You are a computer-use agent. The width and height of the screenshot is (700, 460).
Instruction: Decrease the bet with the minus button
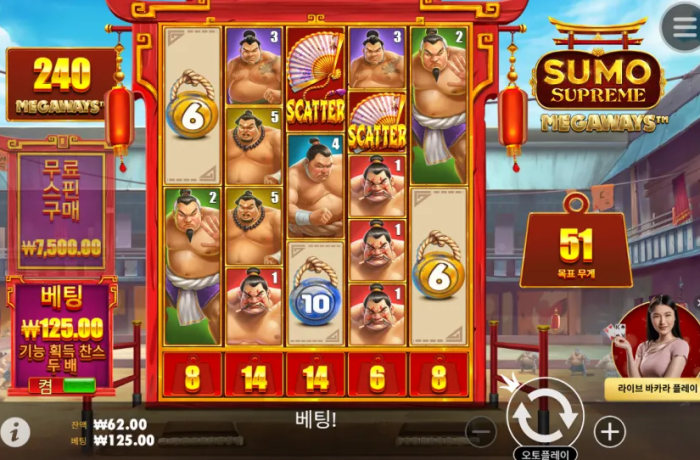click(x=481, y=431)
